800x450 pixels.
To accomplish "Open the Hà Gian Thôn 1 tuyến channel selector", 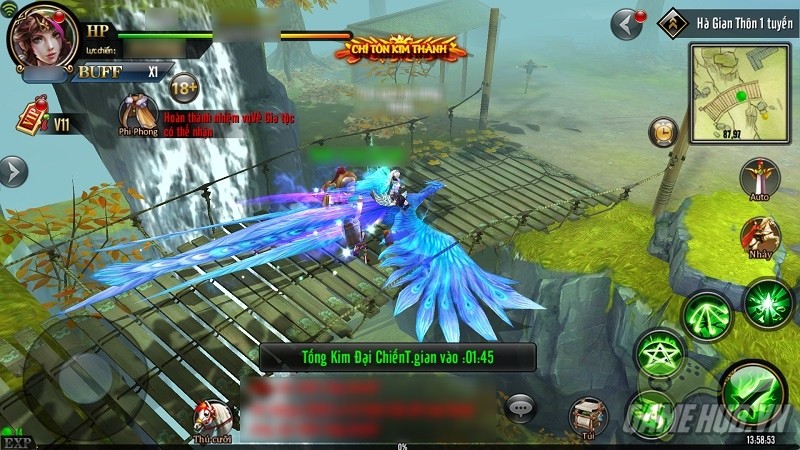I will 731,20.
